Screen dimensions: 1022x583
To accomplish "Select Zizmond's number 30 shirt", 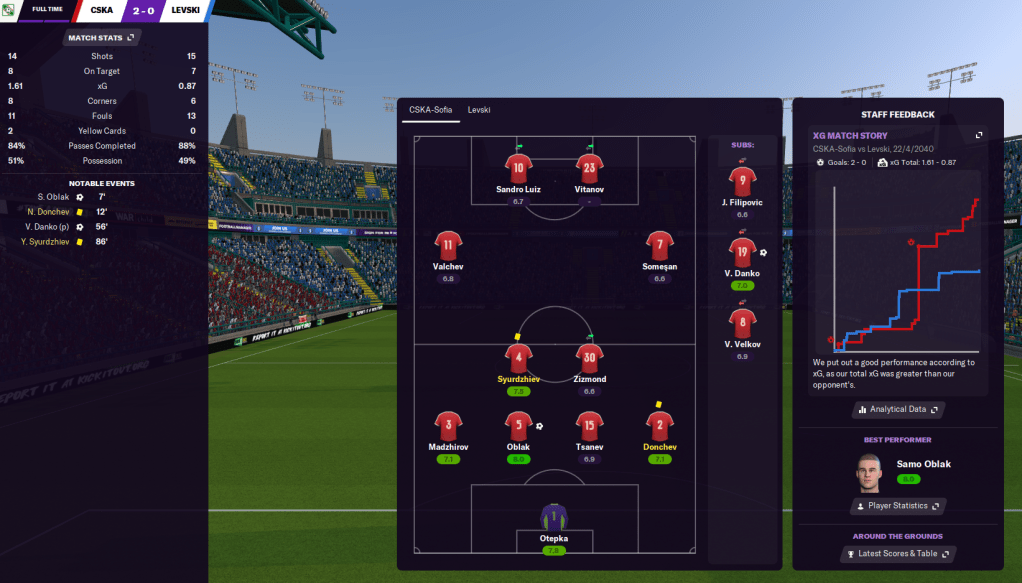I will click(589, 357).
